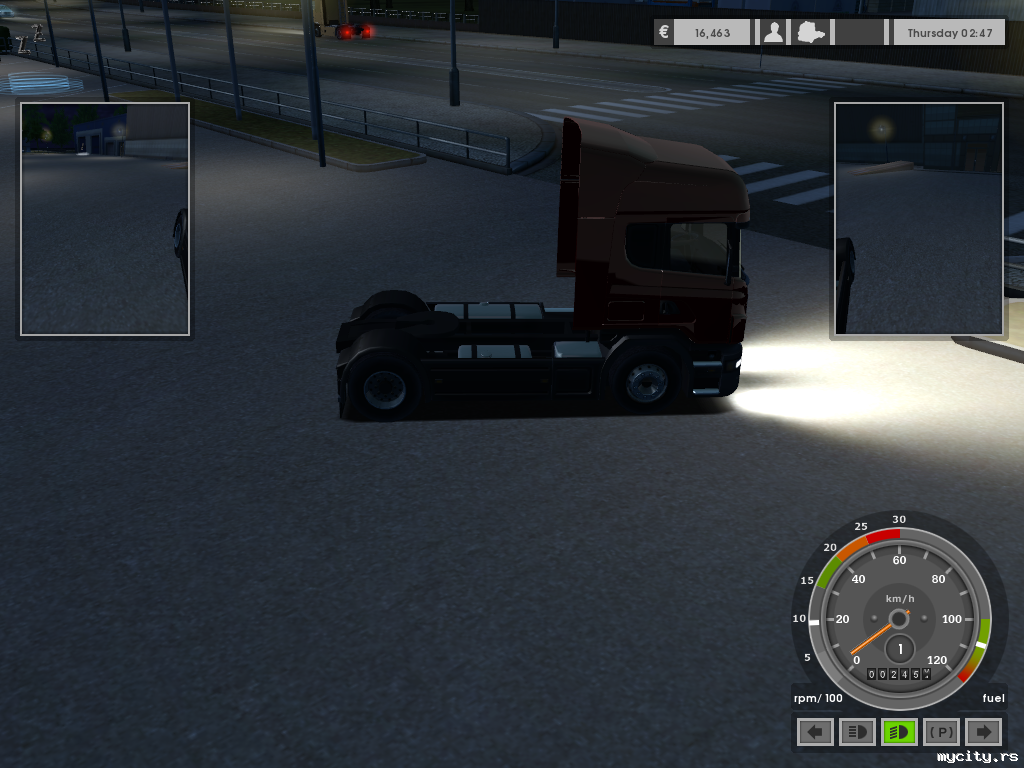Toggle the left turn signal arrow

pos(815,732)
